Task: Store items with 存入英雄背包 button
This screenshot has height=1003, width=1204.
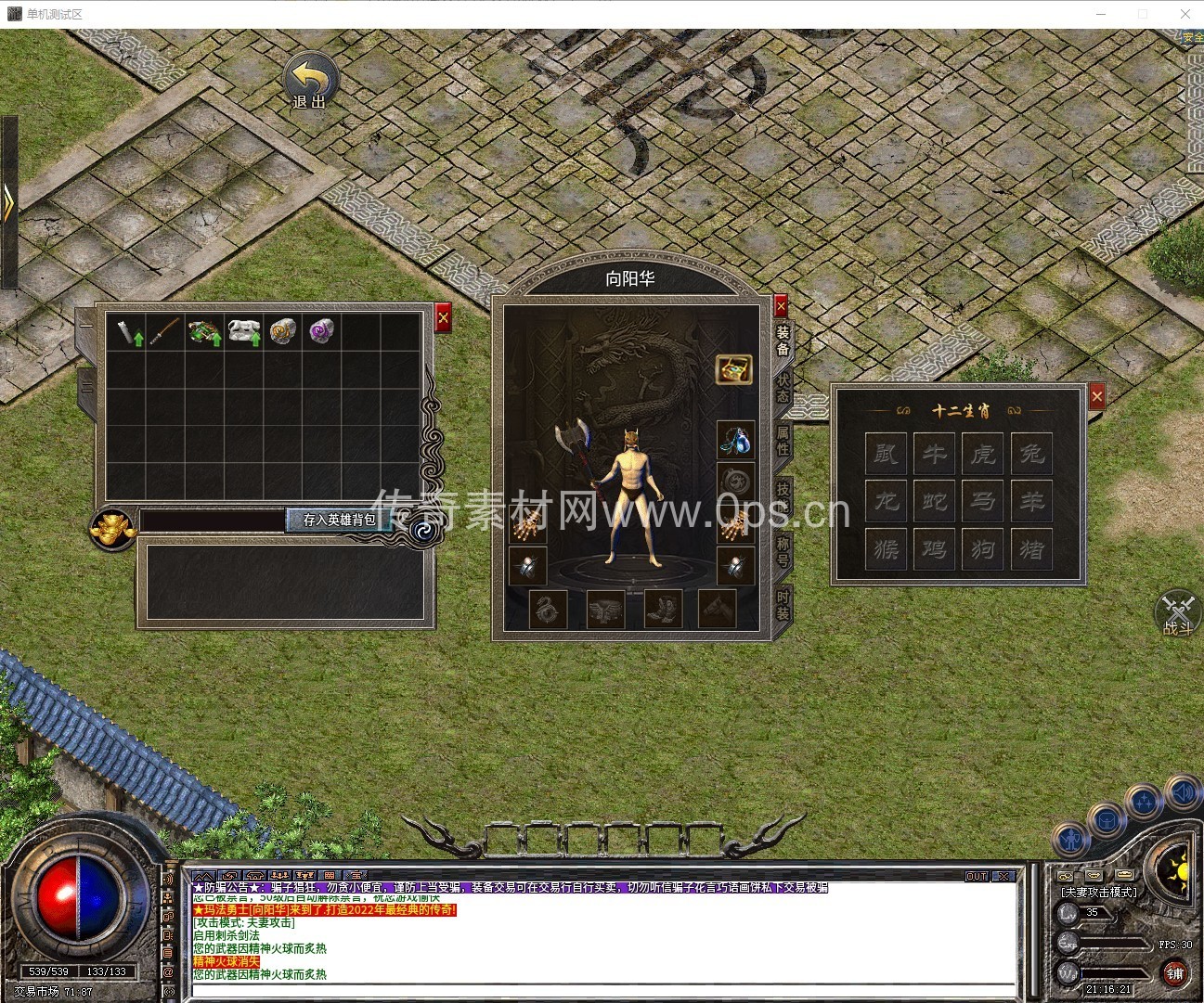Action: pyautogui.click(x=339, y=520)
